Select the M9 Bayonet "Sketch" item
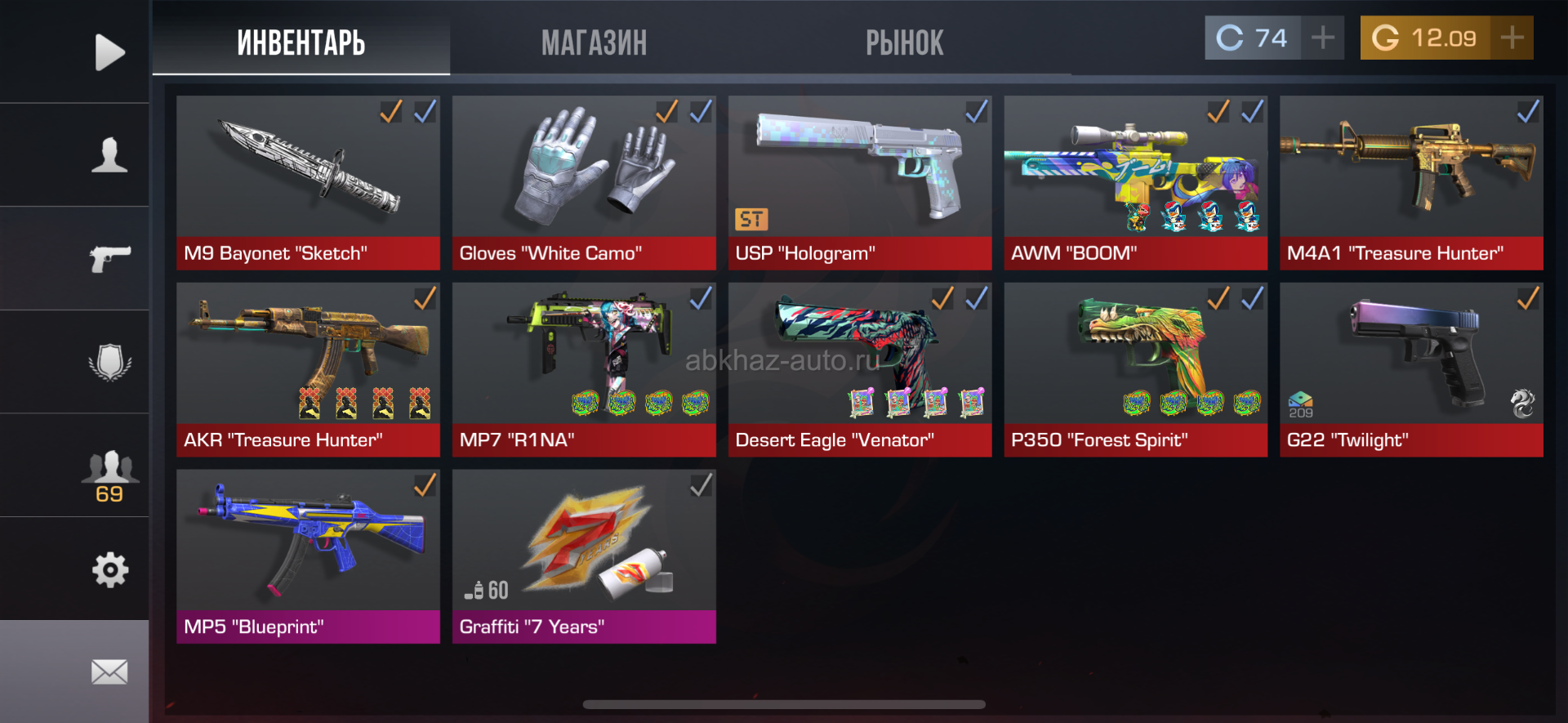 point(308,182)
